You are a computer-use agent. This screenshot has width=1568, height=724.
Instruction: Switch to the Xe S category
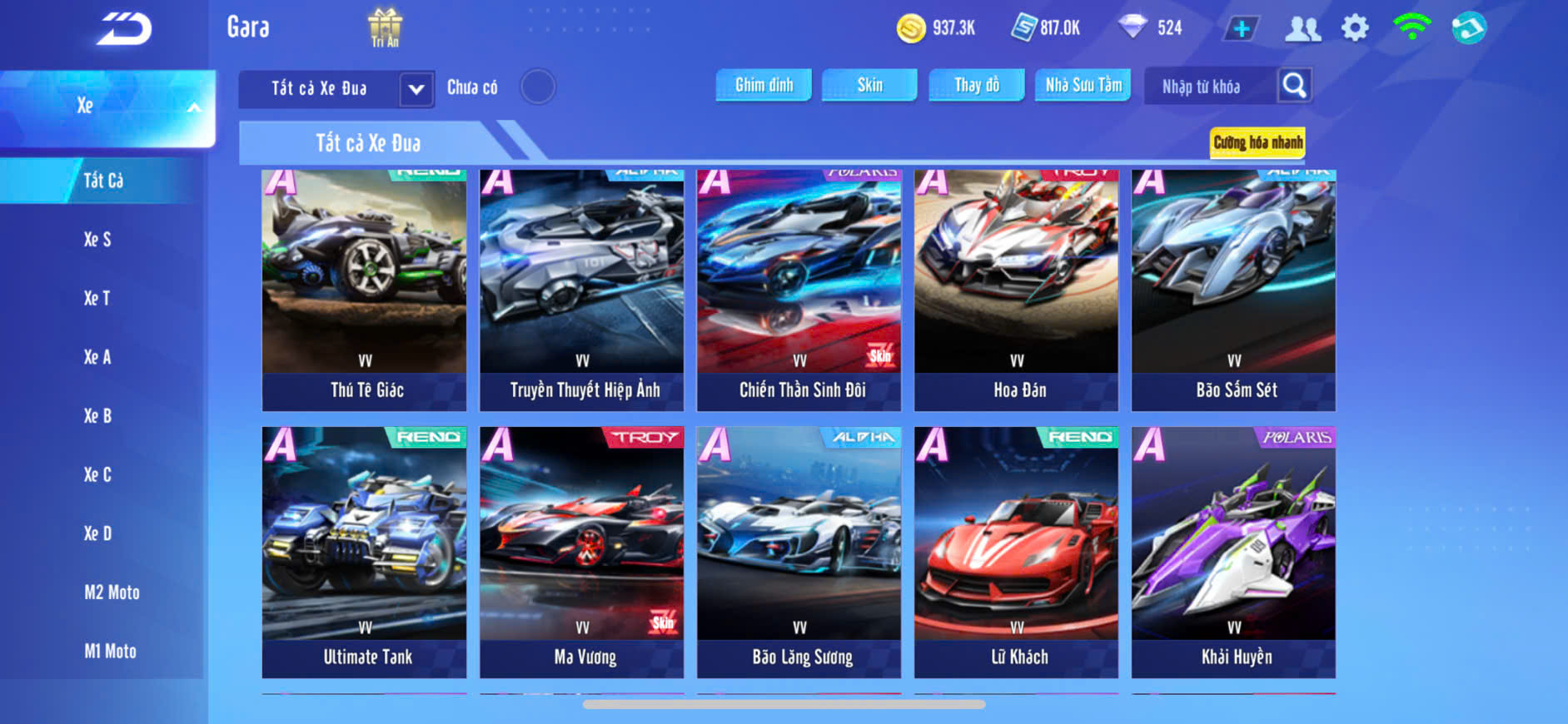click(97, 240)
